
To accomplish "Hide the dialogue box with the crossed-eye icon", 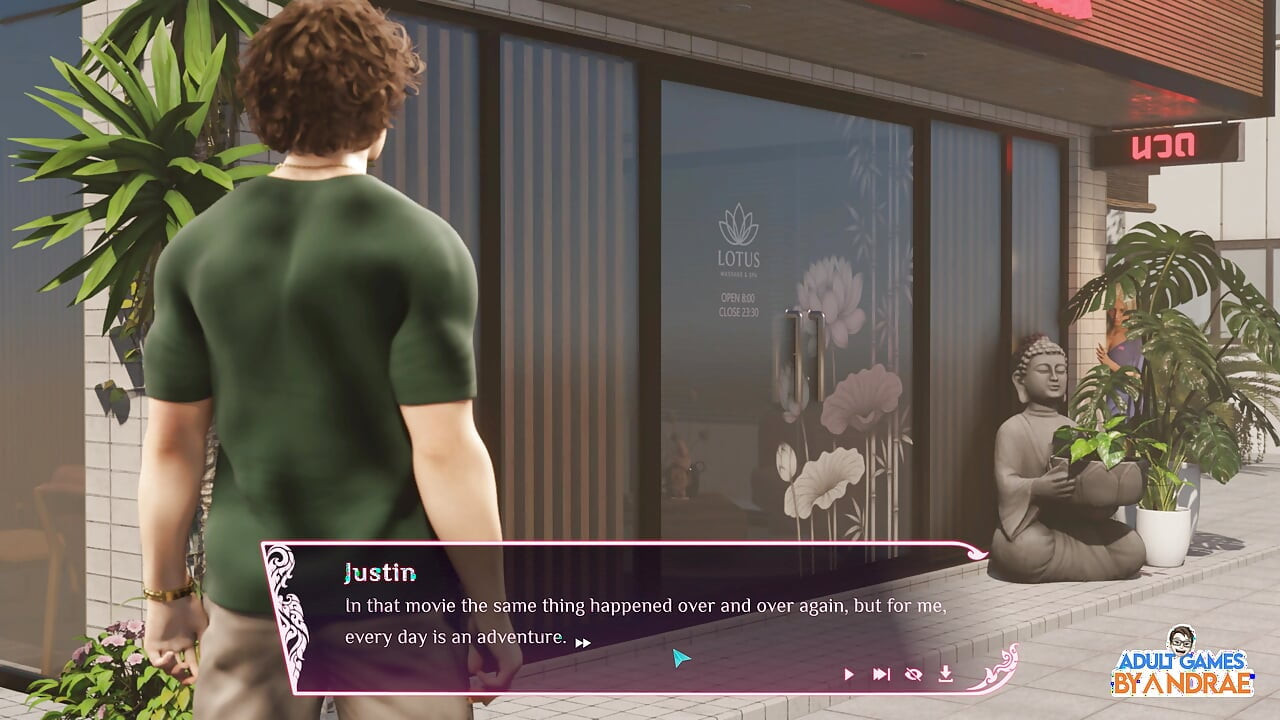I will coord(913,674).
